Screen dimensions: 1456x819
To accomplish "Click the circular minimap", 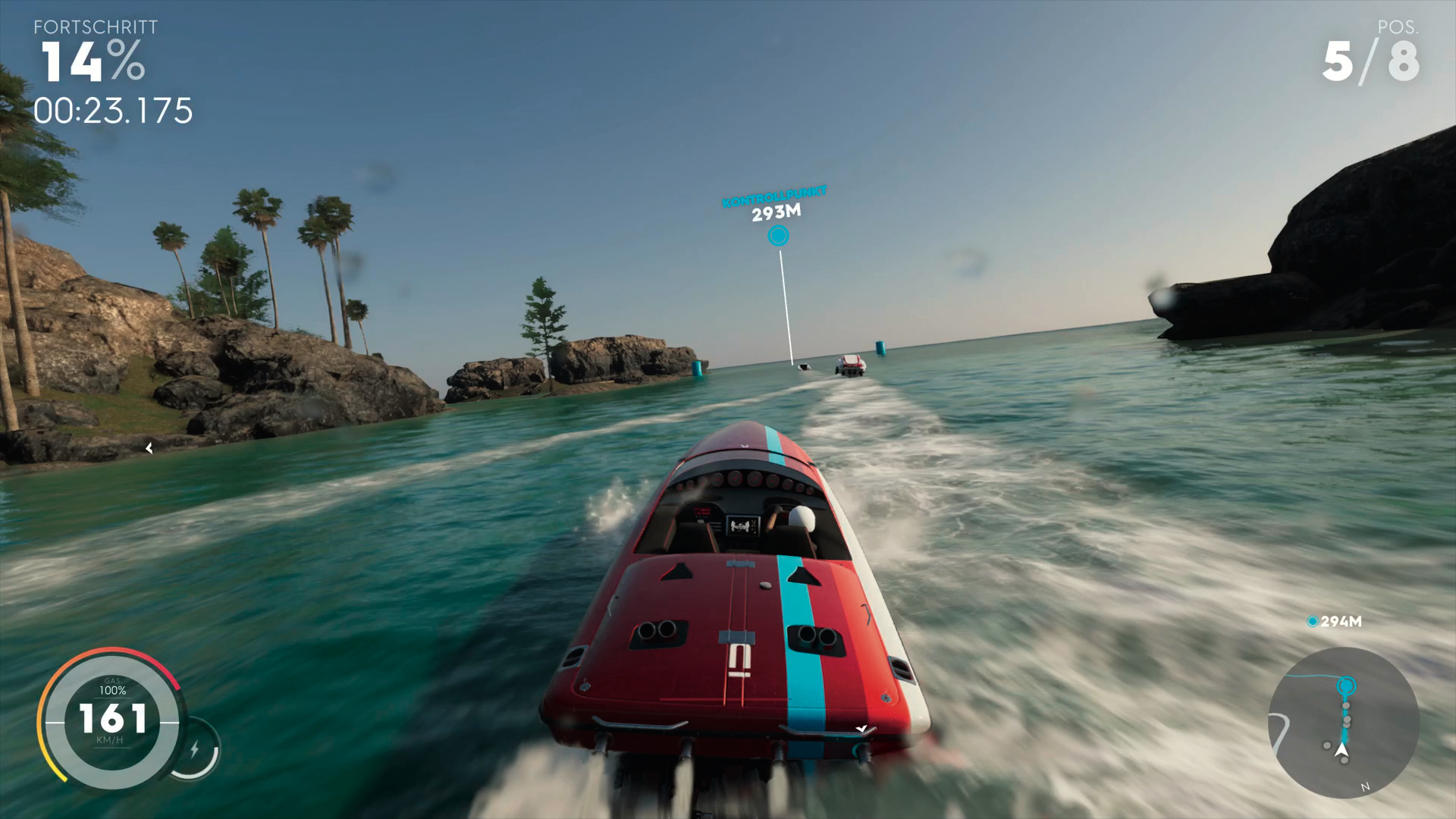I will pyautogui.click(x=1343, y=723).
